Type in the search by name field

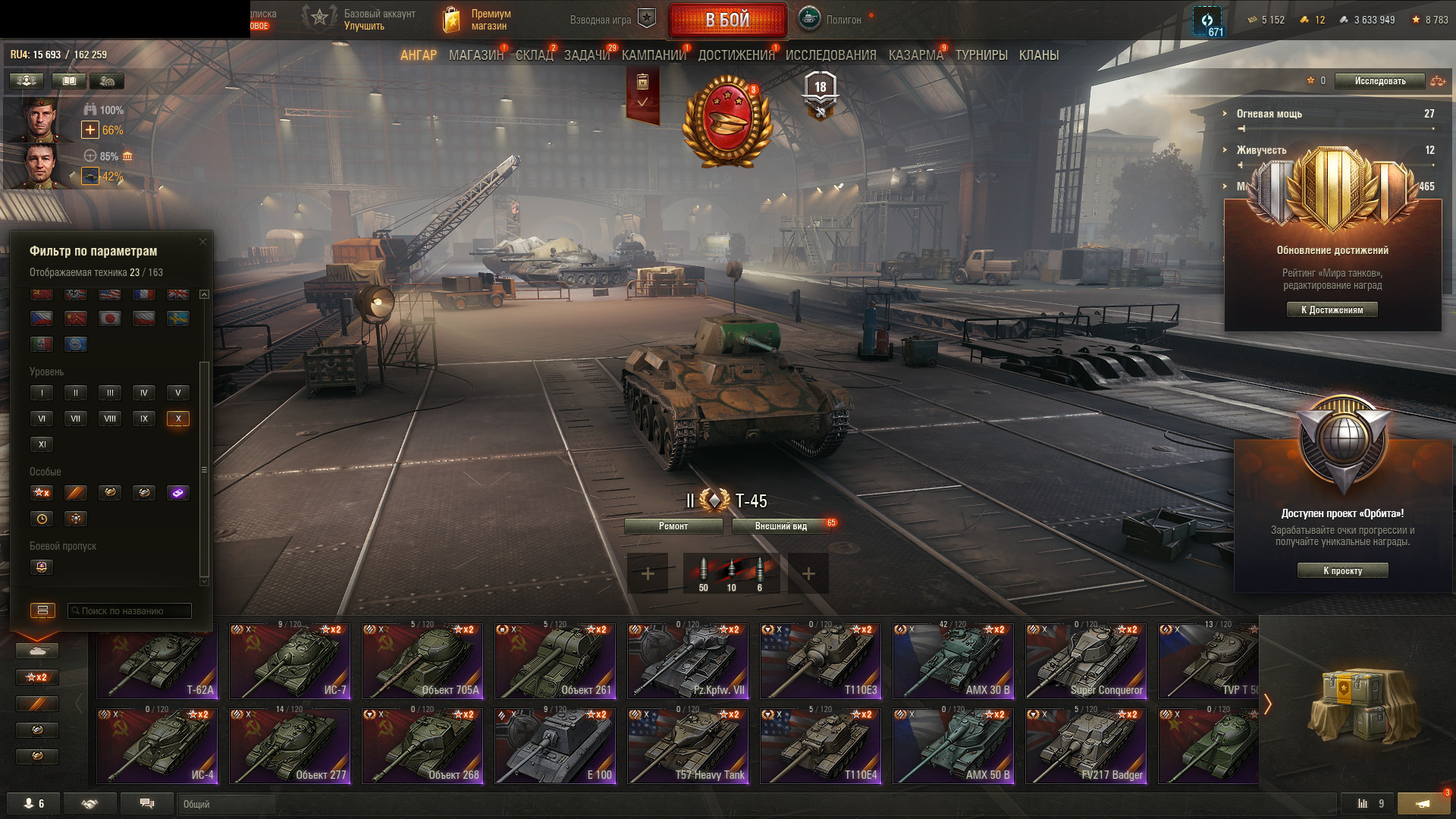click(x=130, y=611)
